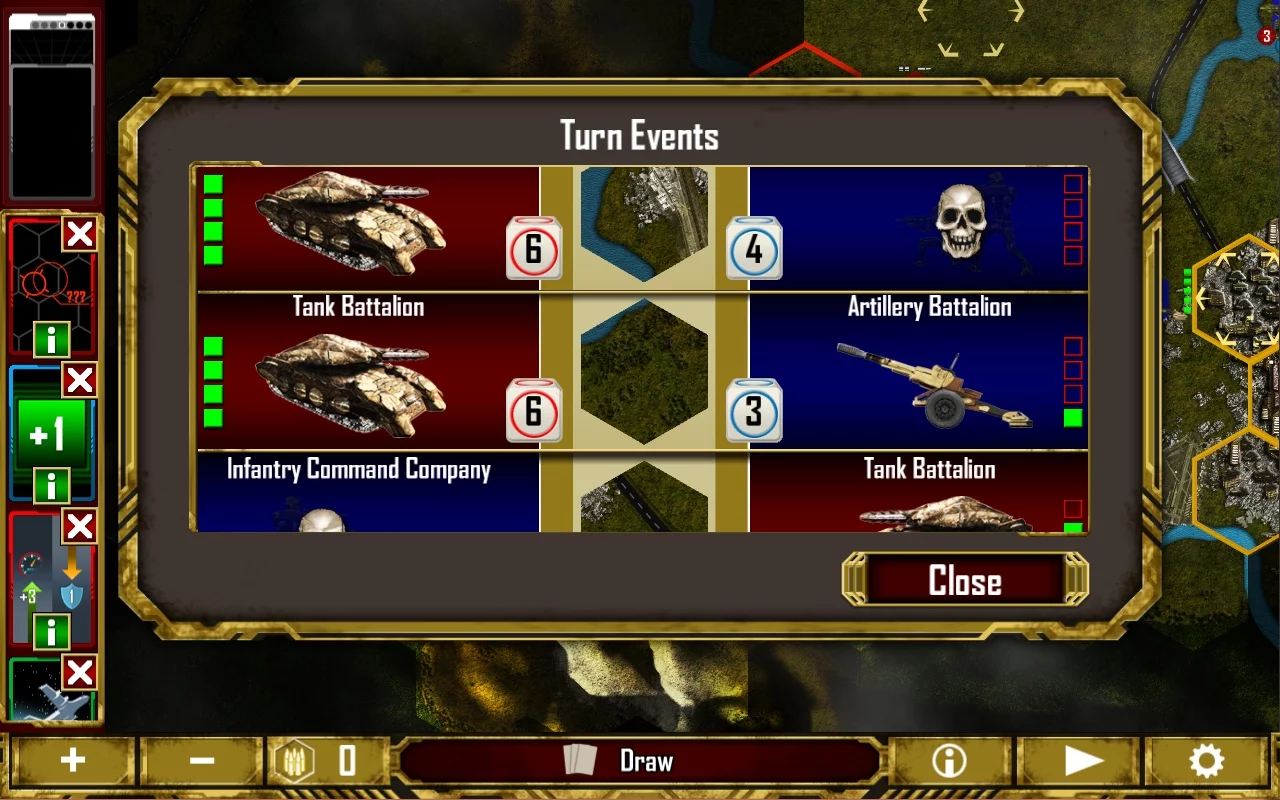Image resolution: width=1280 pixels, height=800 pixels.
Task: Open the info button in the bottom bar
Action: [x=949, y=762]
